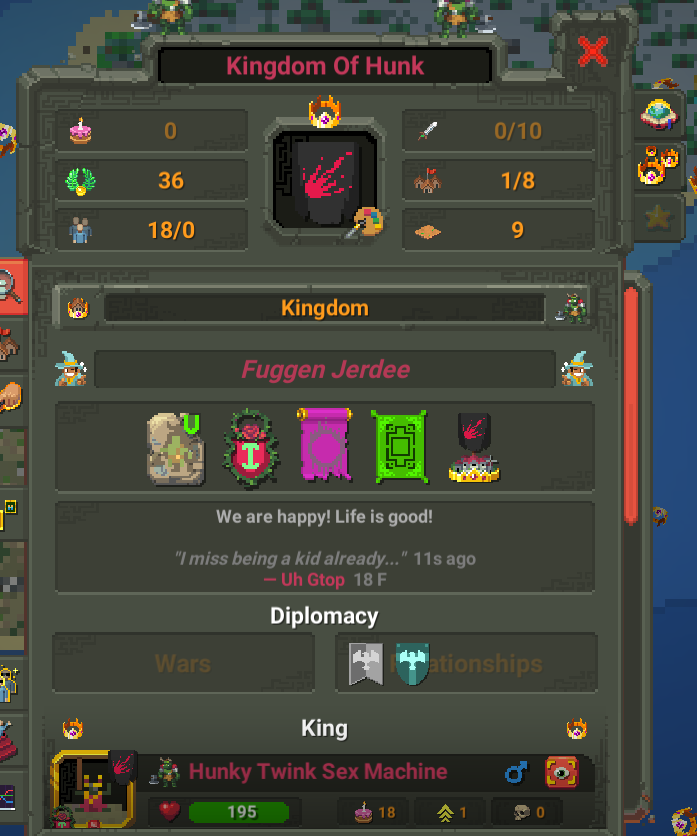The height and width of the screenshot is (836, 697).
Task: Edit the Fuggen Jerdee motto field
Action: point(325,369)
